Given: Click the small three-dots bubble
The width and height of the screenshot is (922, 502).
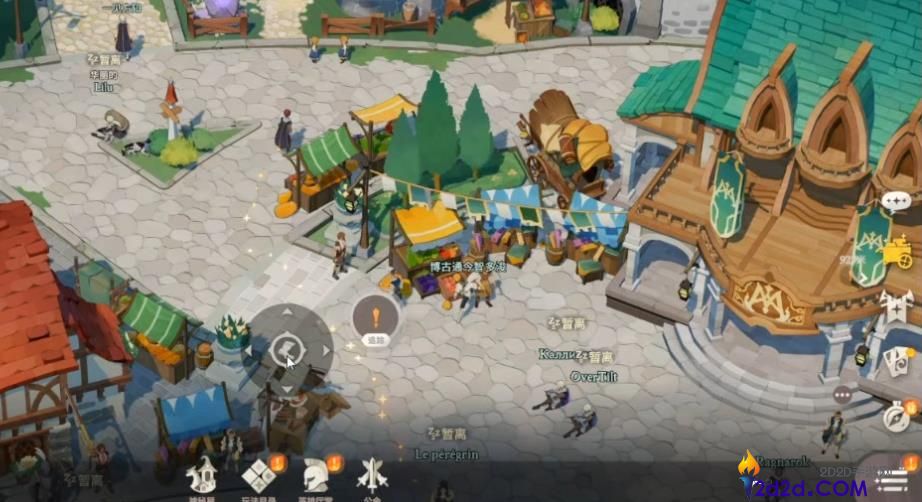Looking at the screenshot, I should [x=842, y=394].
